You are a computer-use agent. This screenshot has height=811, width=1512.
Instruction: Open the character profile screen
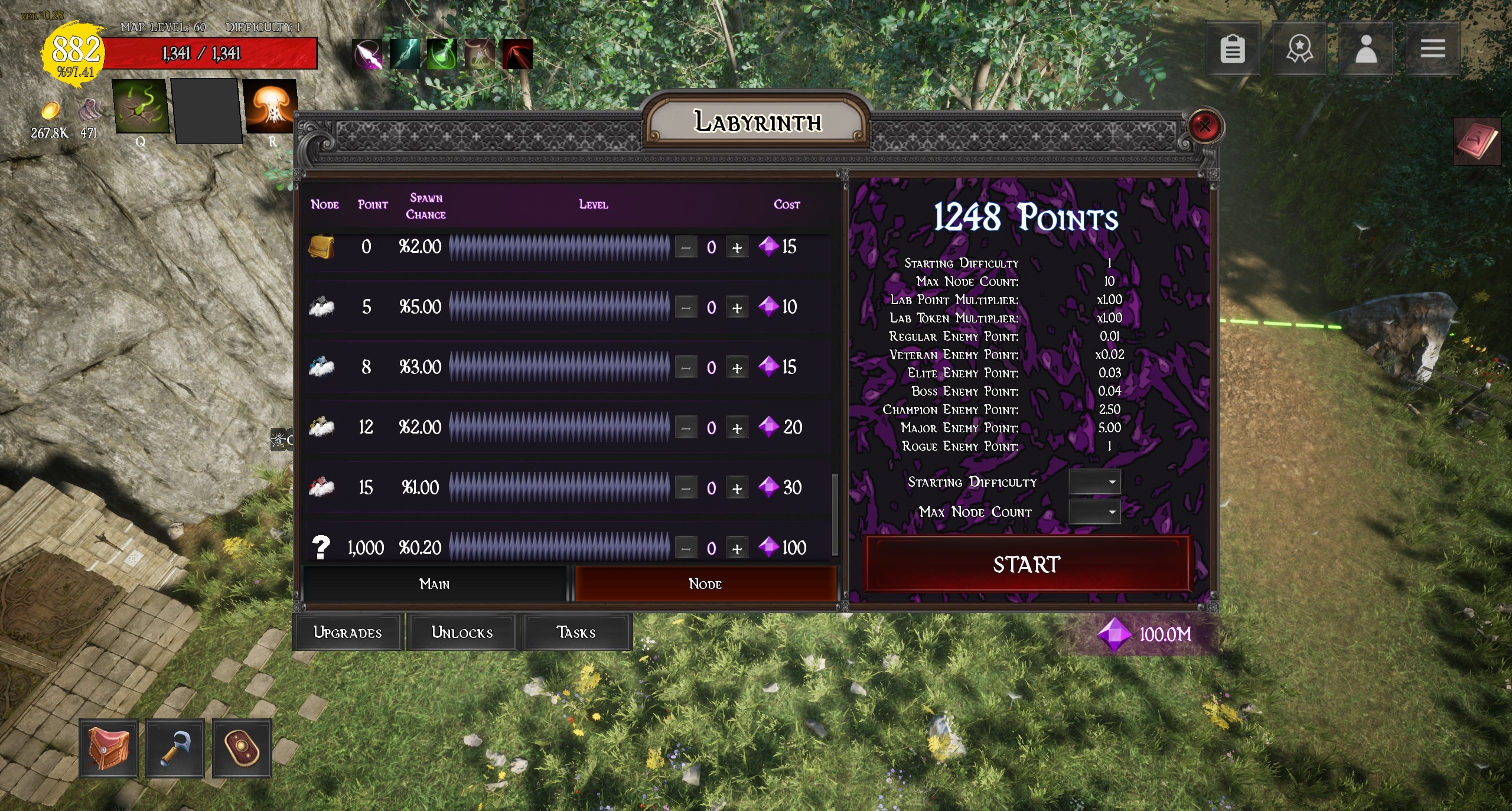pos(1366,48)
